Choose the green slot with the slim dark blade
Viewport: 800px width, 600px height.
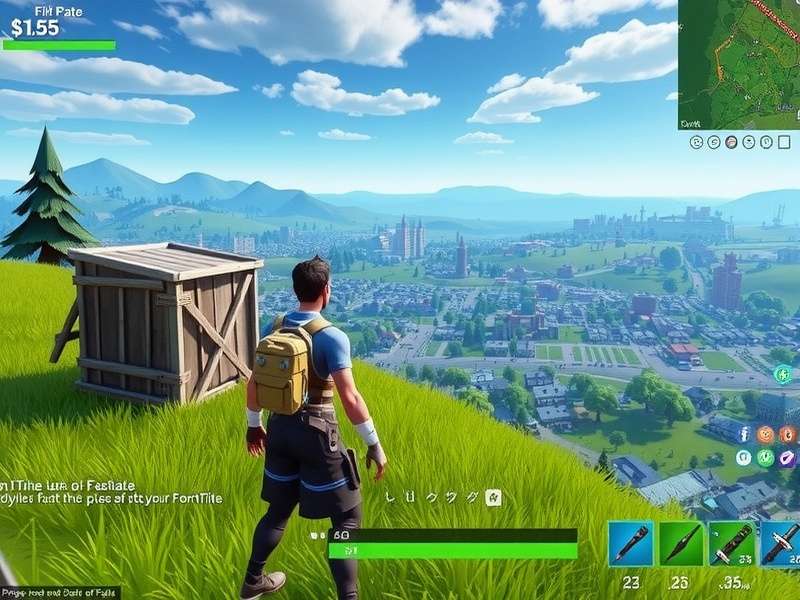click(x=680, y=543)
